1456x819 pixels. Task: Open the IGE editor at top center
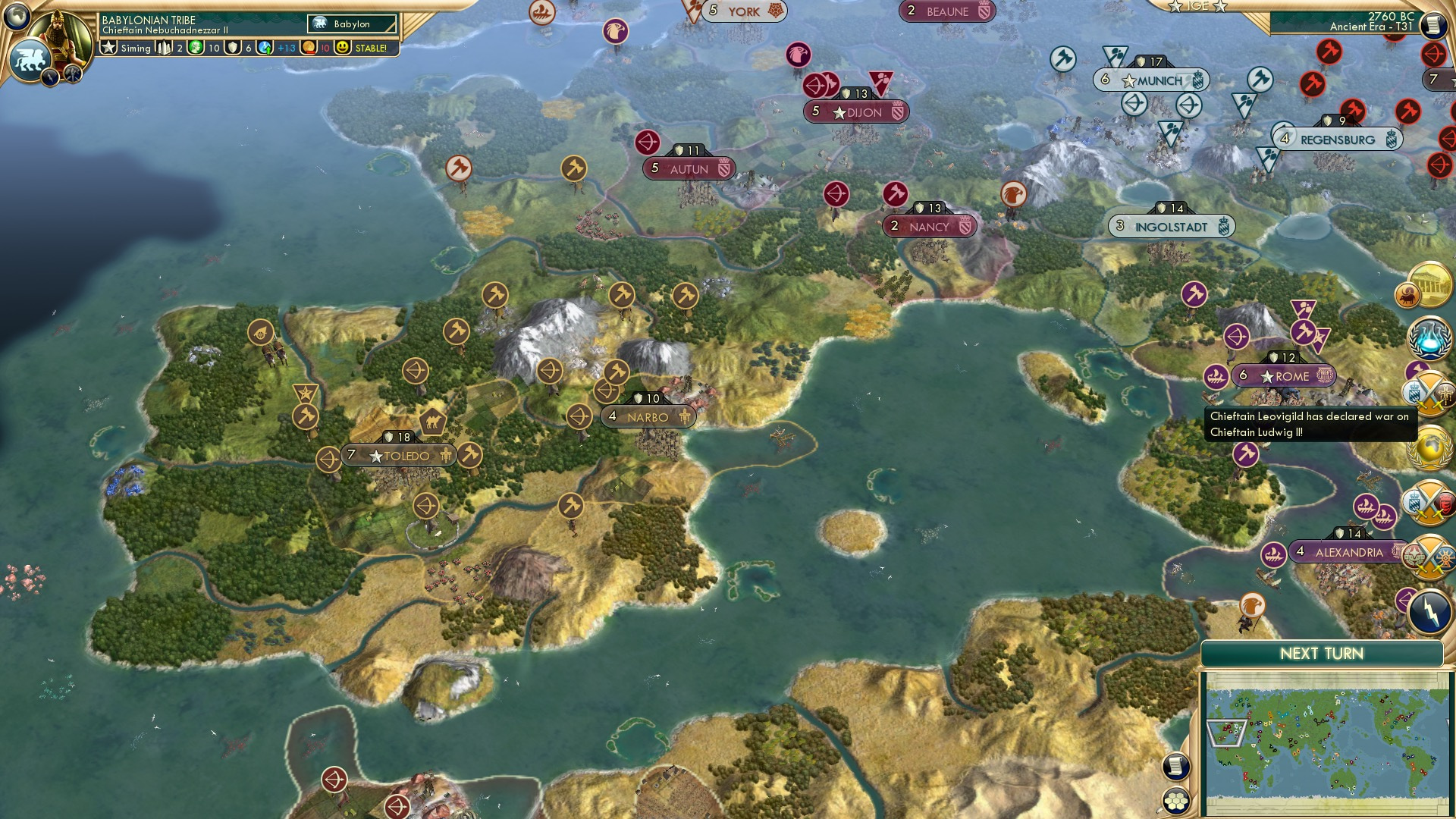tap(1197, 6)
